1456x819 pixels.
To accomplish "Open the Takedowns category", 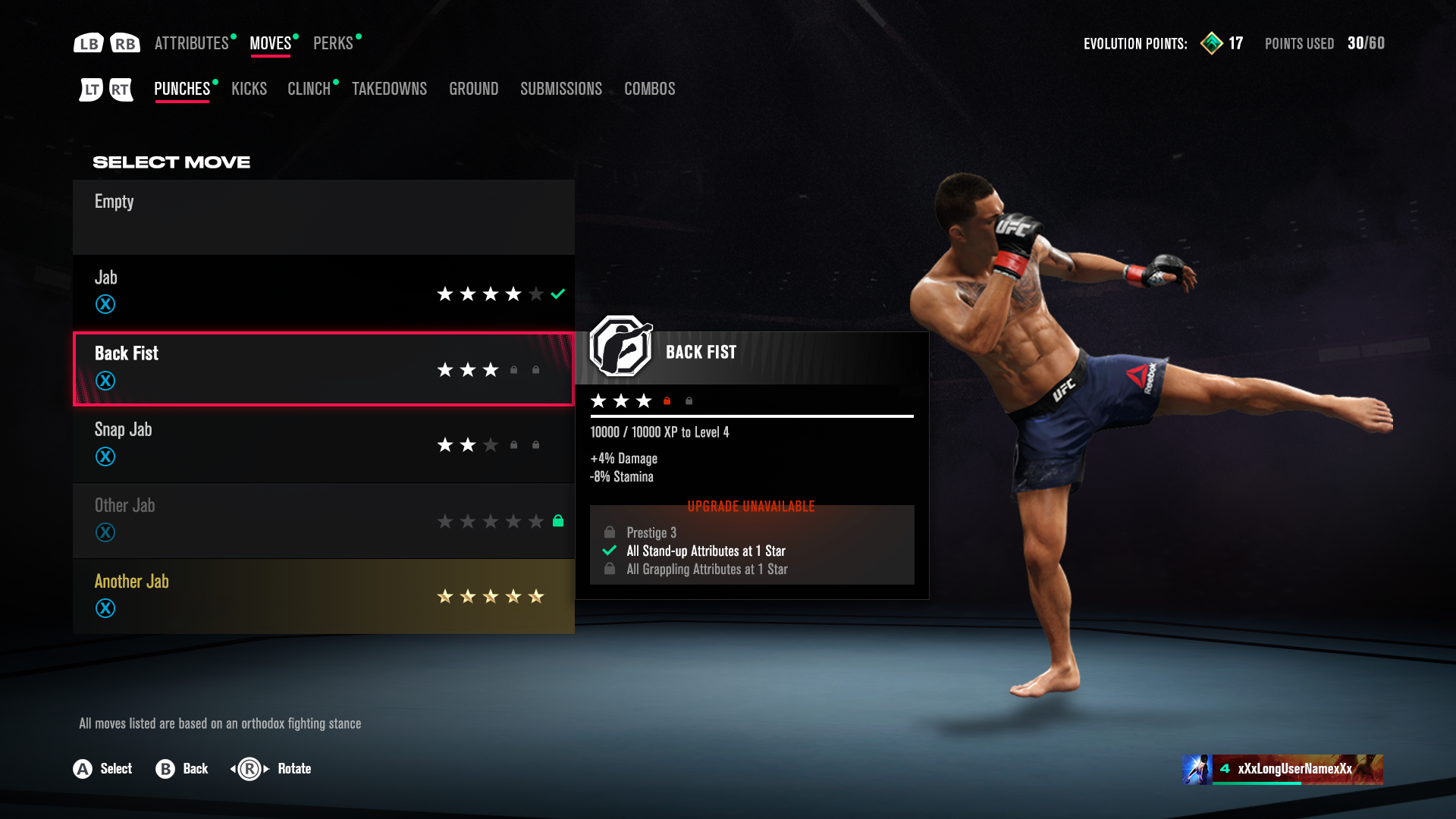I will pos(389,89).
